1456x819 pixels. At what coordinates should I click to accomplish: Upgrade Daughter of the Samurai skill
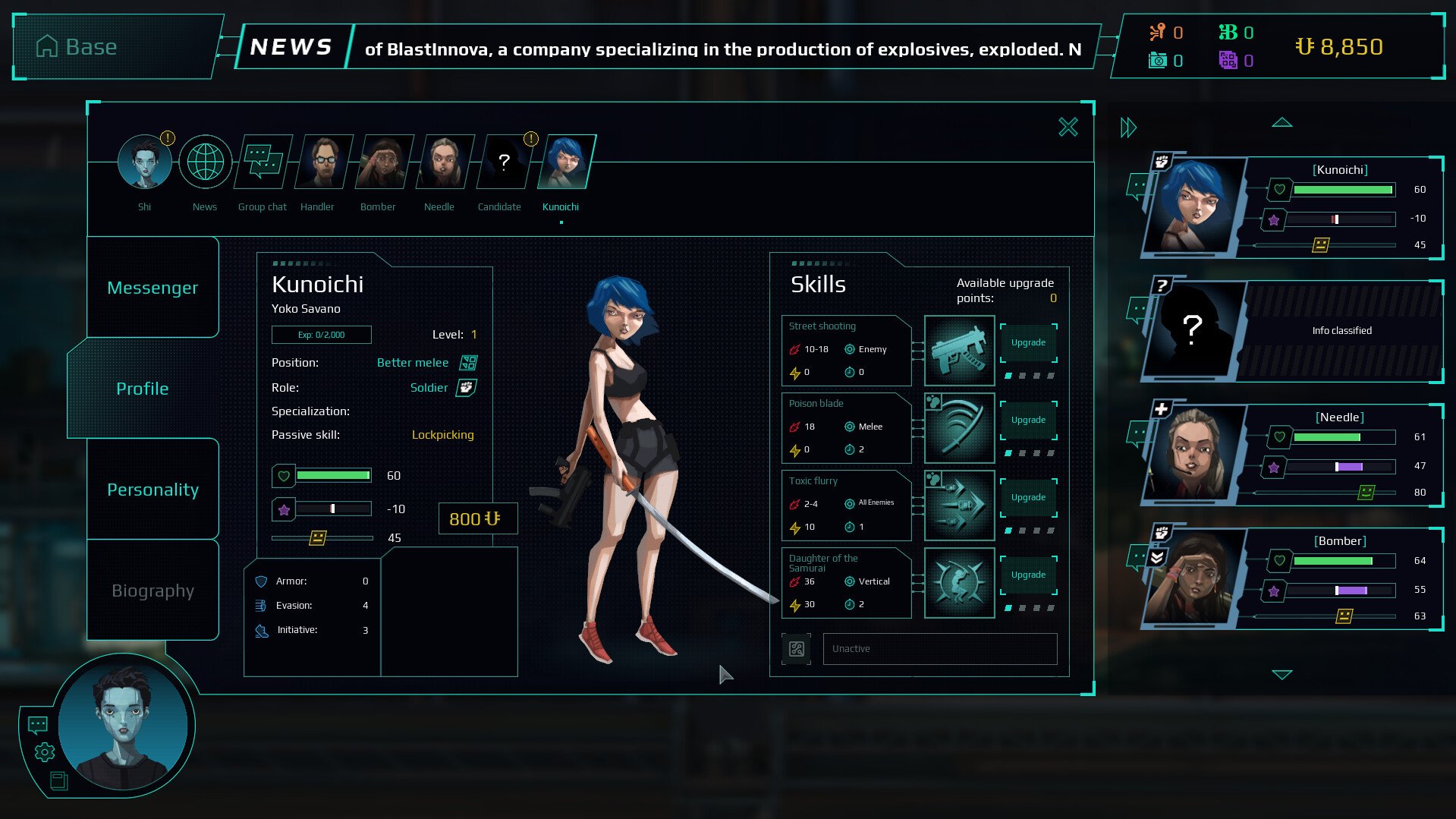click(1028, 575)
